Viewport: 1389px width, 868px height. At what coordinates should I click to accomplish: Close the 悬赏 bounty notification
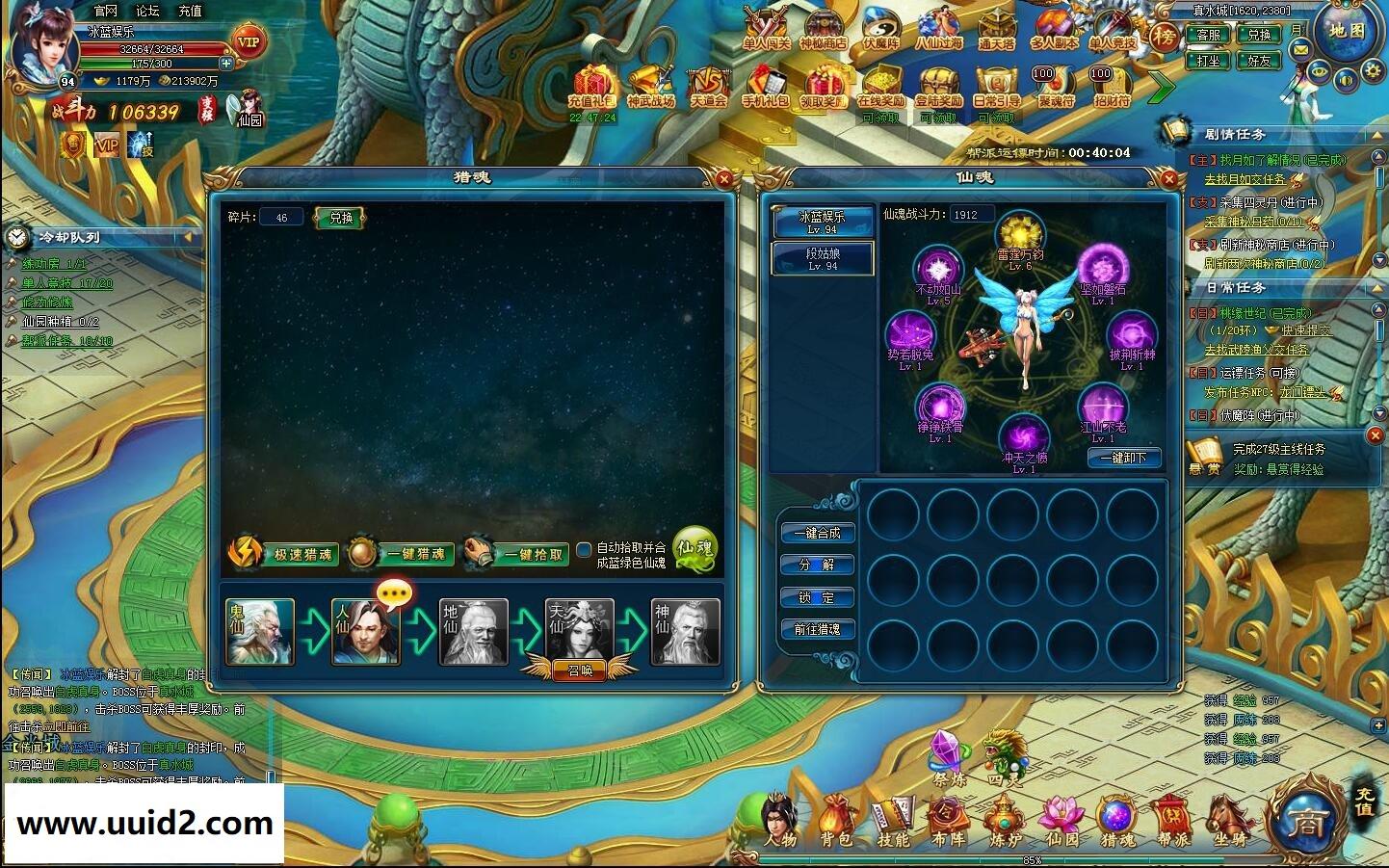tap(1375, 436)
